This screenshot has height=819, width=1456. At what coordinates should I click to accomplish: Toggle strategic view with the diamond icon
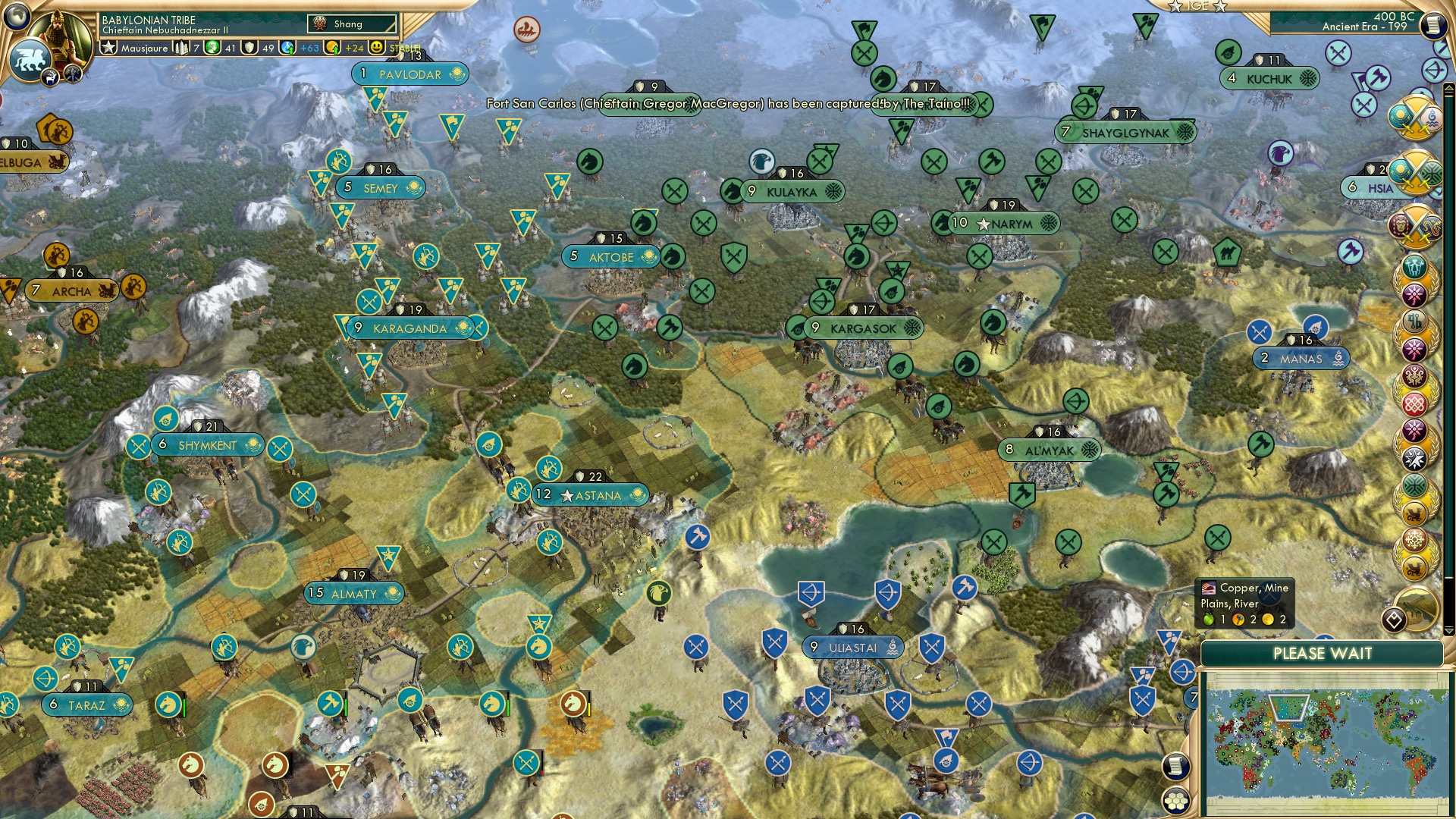1395,619
